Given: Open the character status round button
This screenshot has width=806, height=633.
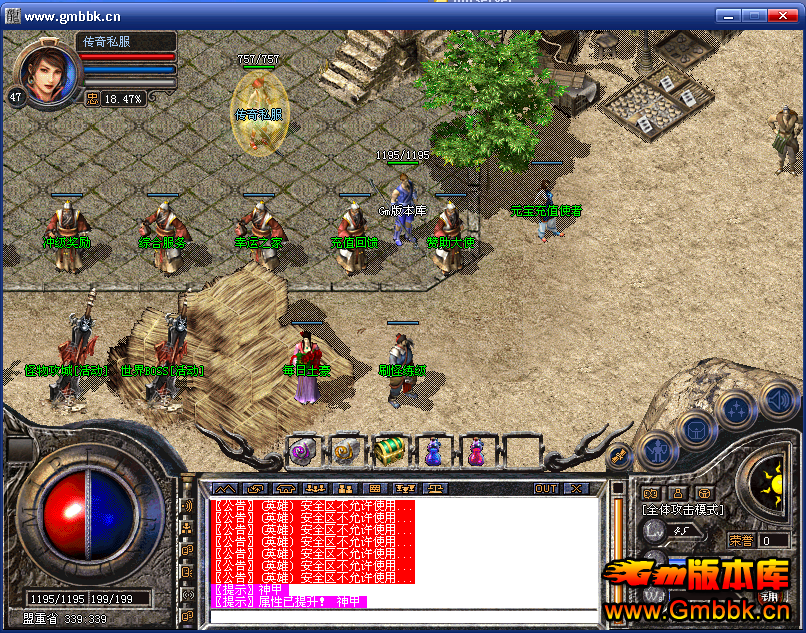Looking at the screenshot, I should [655, 449].
